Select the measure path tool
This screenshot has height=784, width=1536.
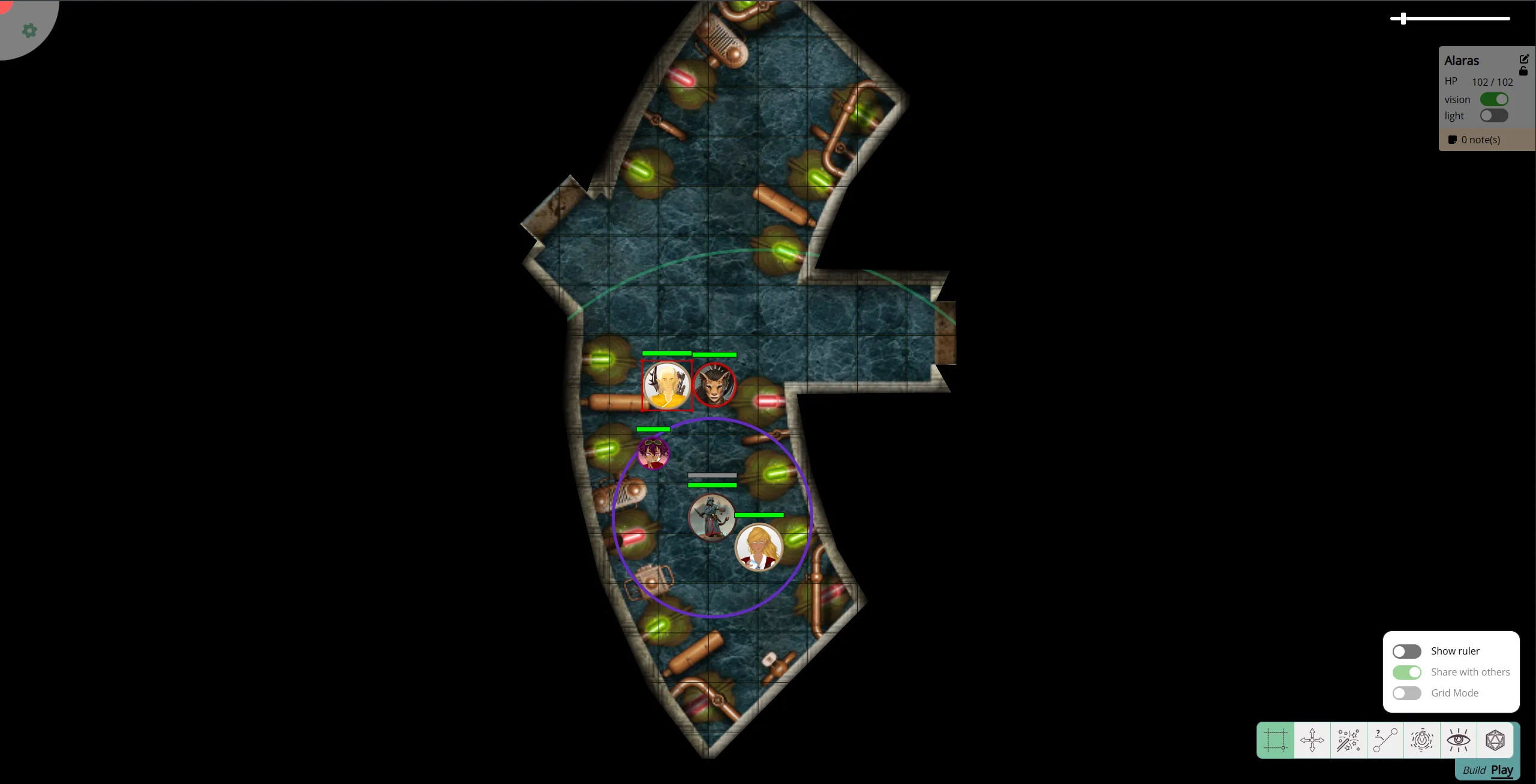(1385, 740)
